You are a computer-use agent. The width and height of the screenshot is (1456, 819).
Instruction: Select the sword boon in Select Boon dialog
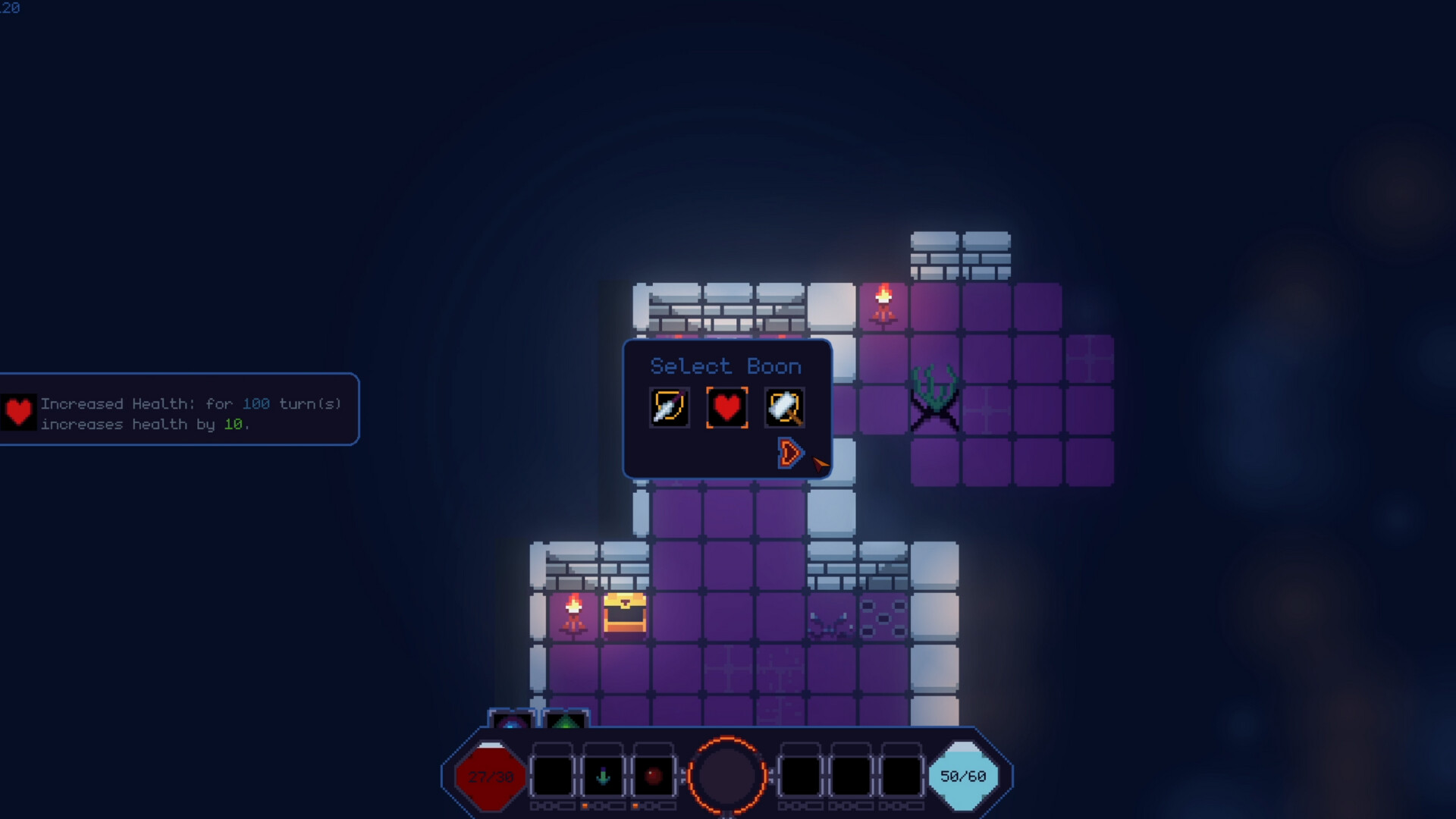coord(669,407)
